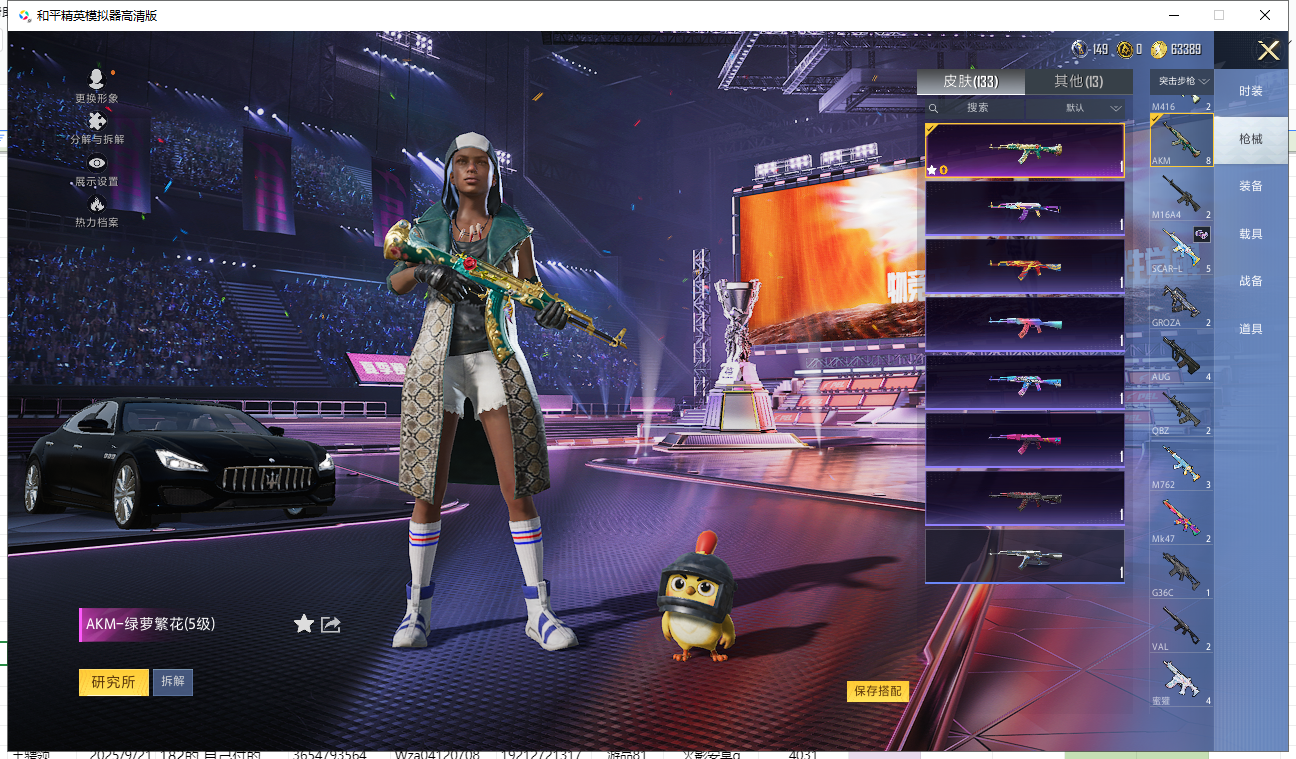Save the loadout with 保存搭配
This screenshot has height=759, width=1296.
[877, 691]
